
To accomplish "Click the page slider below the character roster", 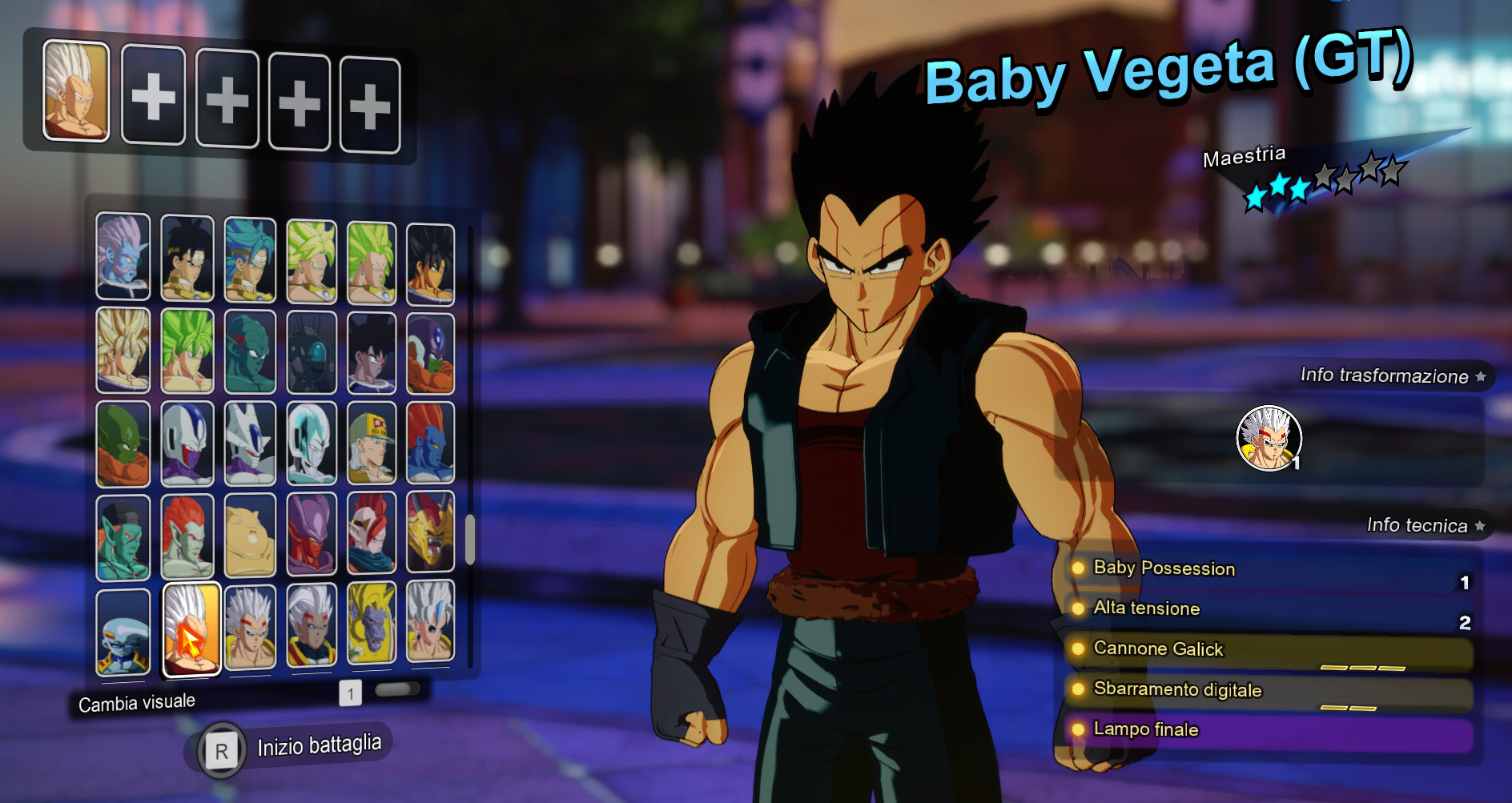I will (398, 690).
